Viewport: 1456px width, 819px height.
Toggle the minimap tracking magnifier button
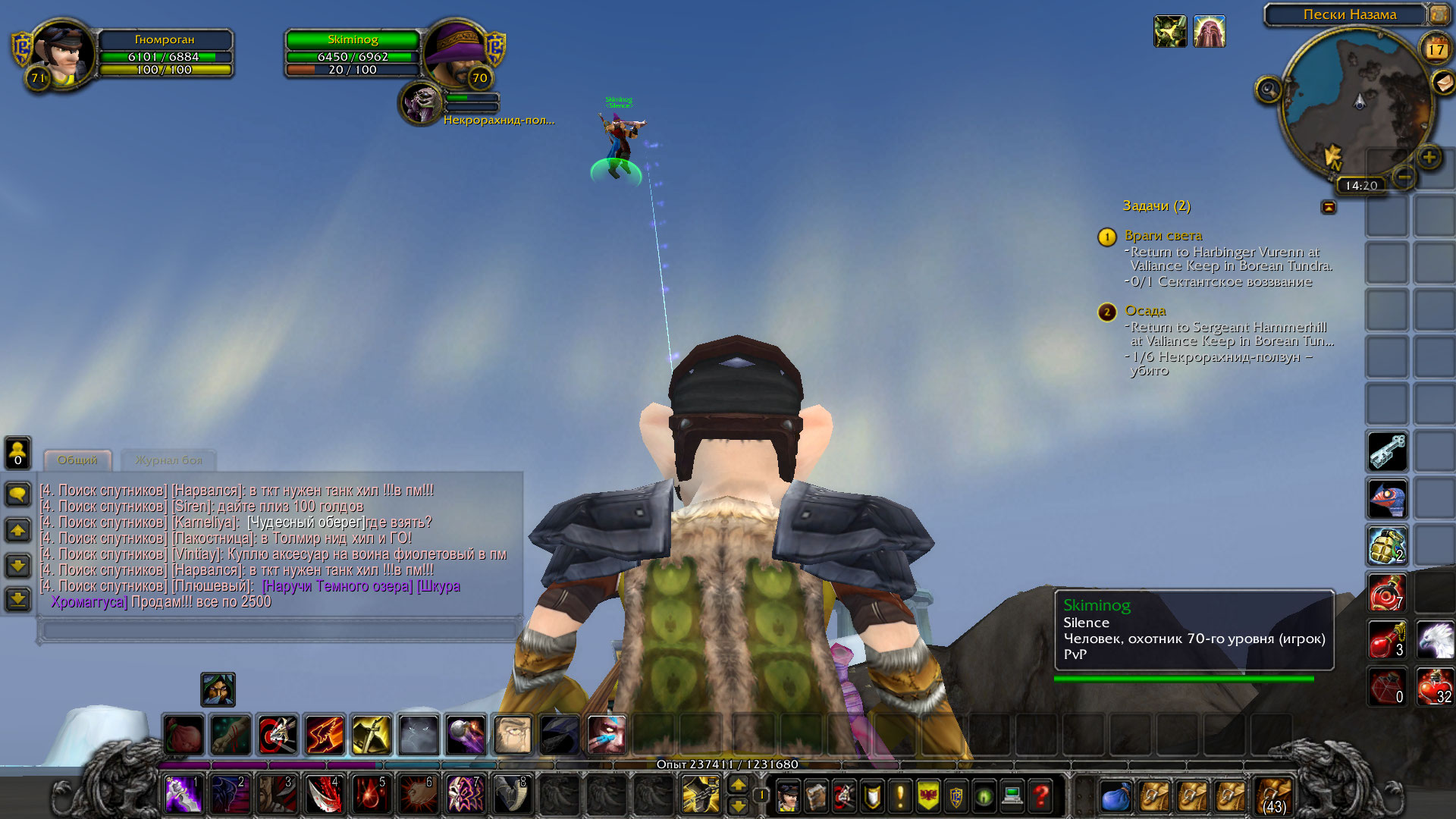(1268, 90)
